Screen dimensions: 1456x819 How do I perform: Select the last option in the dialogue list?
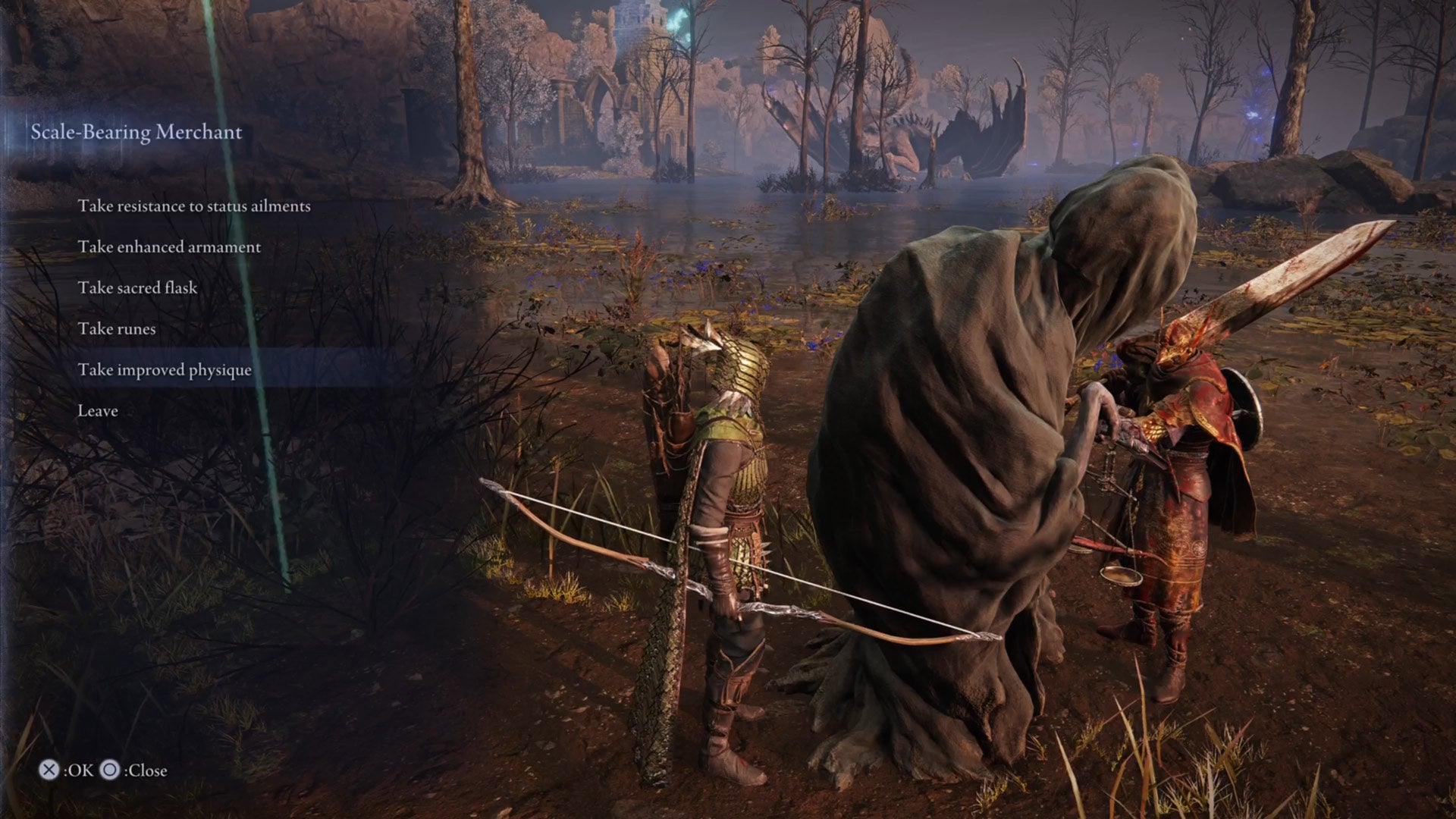click(98, 410)
